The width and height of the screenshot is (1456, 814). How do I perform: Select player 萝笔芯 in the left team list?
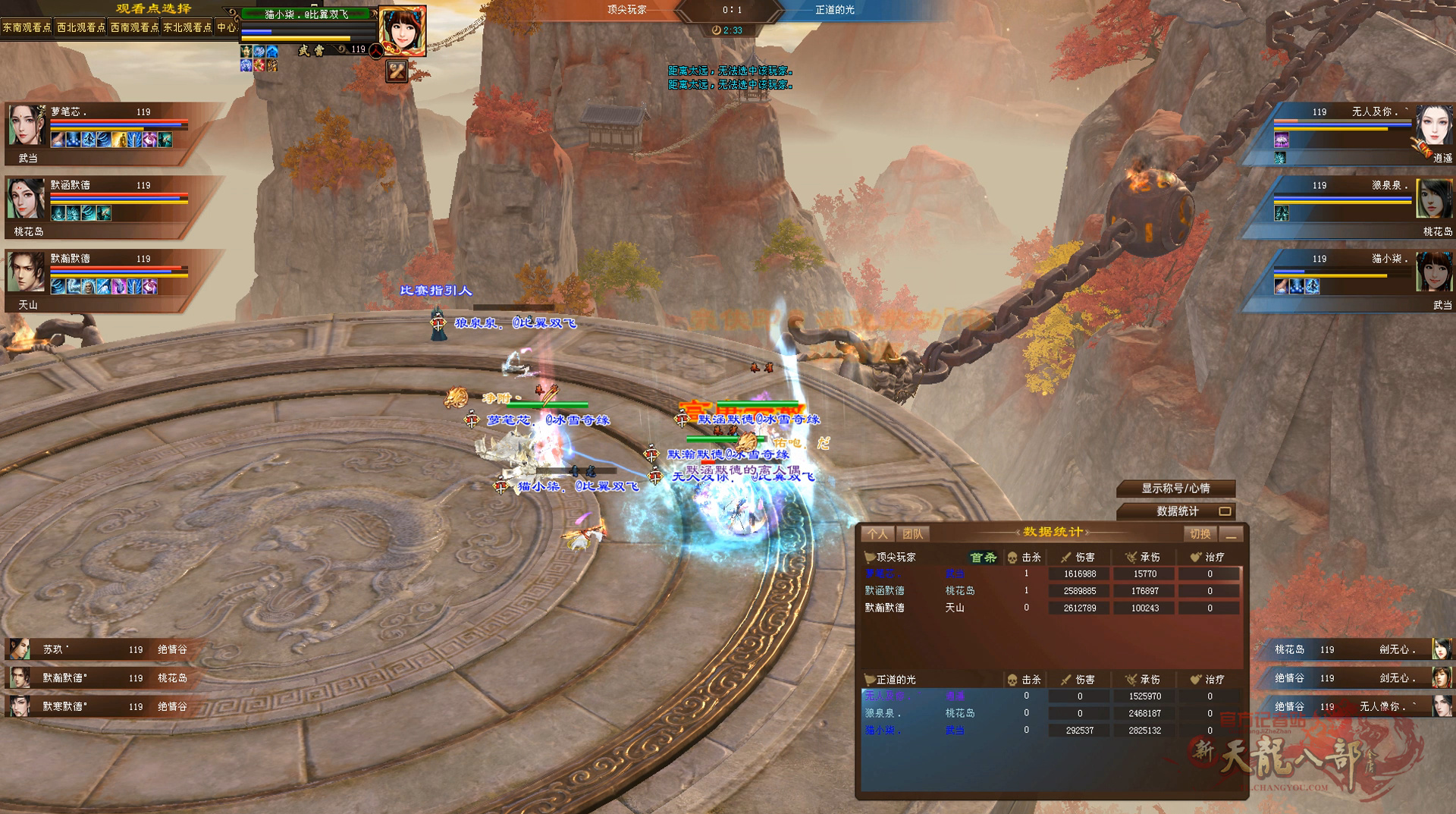(x=99, y=134)
